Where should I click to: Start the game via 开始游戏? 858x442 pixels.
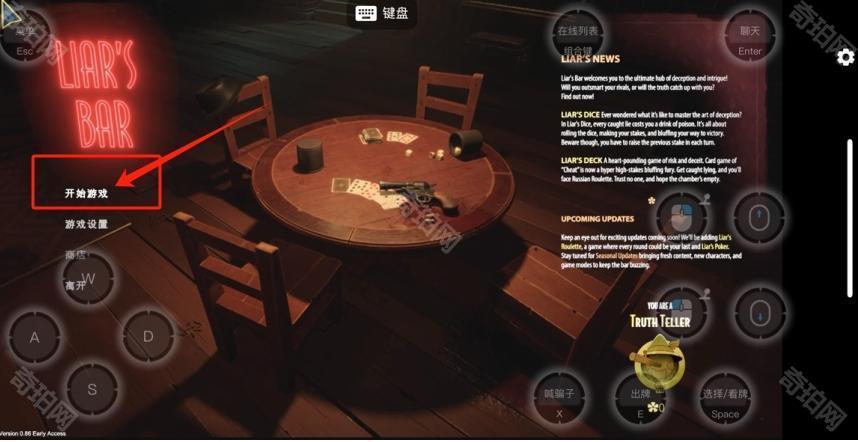[x=85, y=193]
